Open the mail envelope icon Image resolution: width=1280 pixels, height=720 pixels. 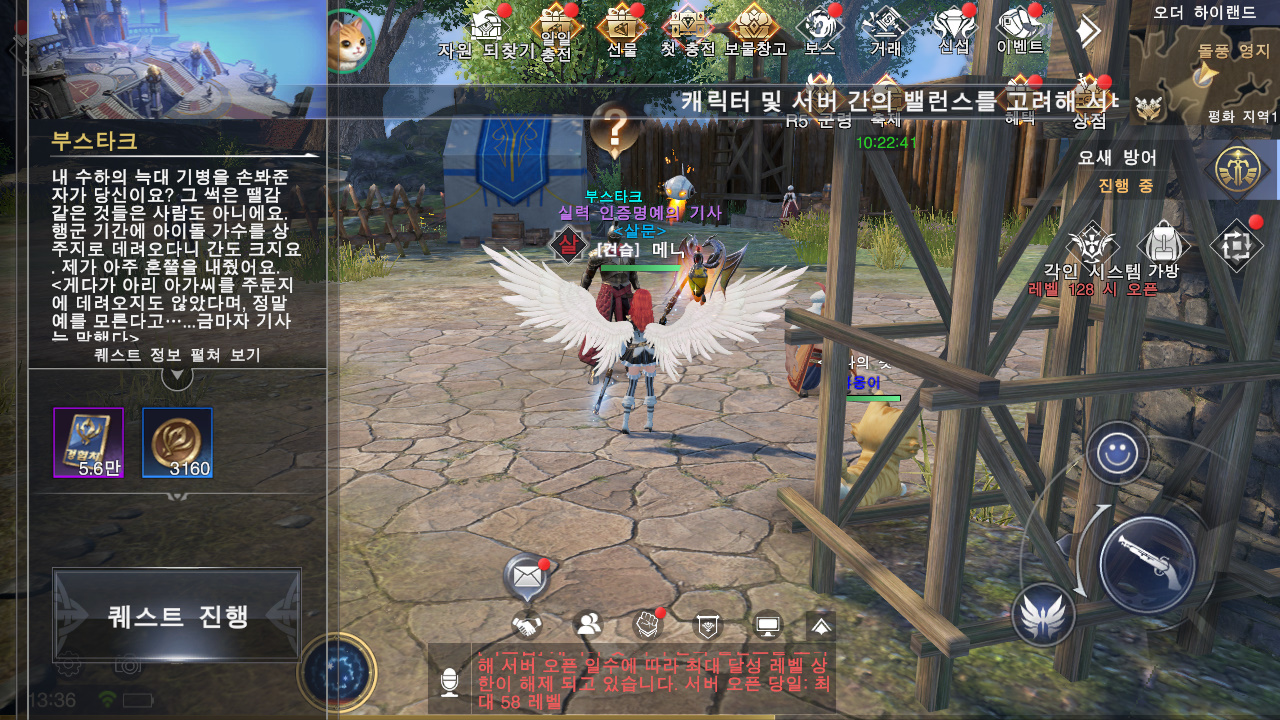click(x=527, y=576)
